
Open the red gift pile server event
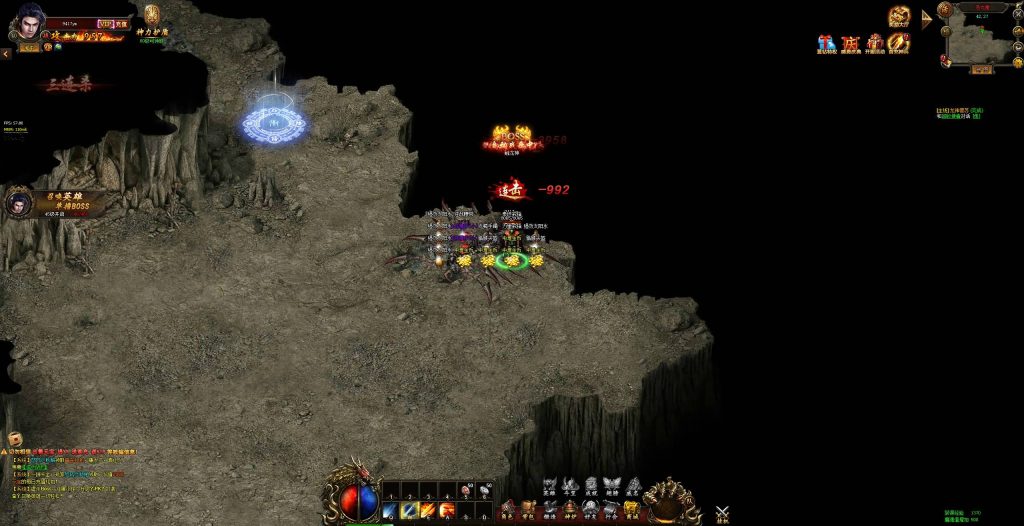(x=875, y=43)
